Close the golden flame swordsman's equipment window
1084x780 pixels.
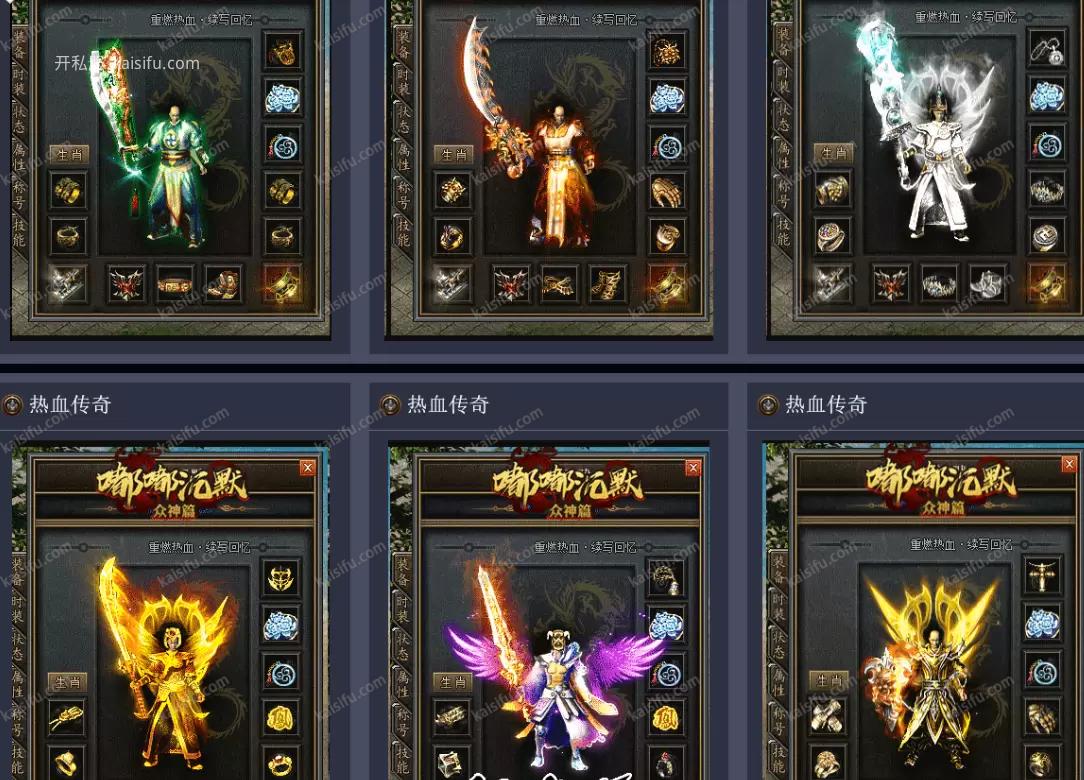[x=307, y=468]
